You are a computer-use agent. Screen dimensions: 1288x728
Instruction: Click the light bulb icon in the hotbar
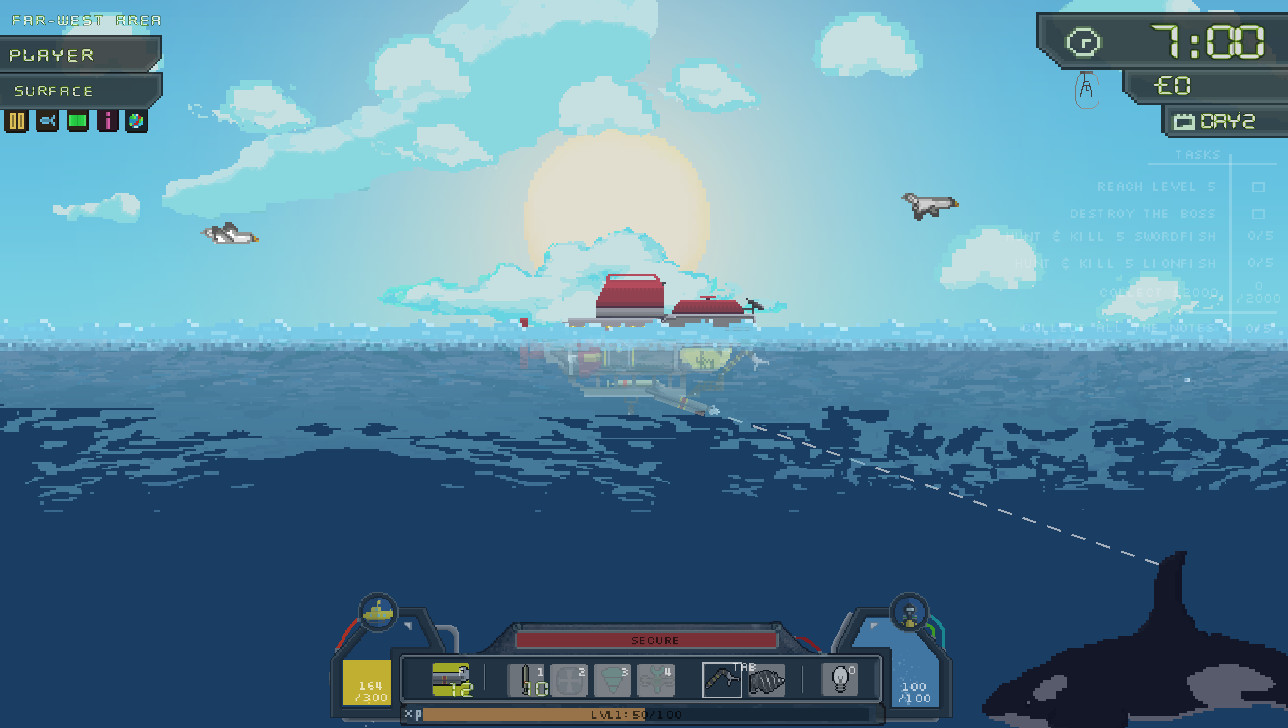point(840,679)
